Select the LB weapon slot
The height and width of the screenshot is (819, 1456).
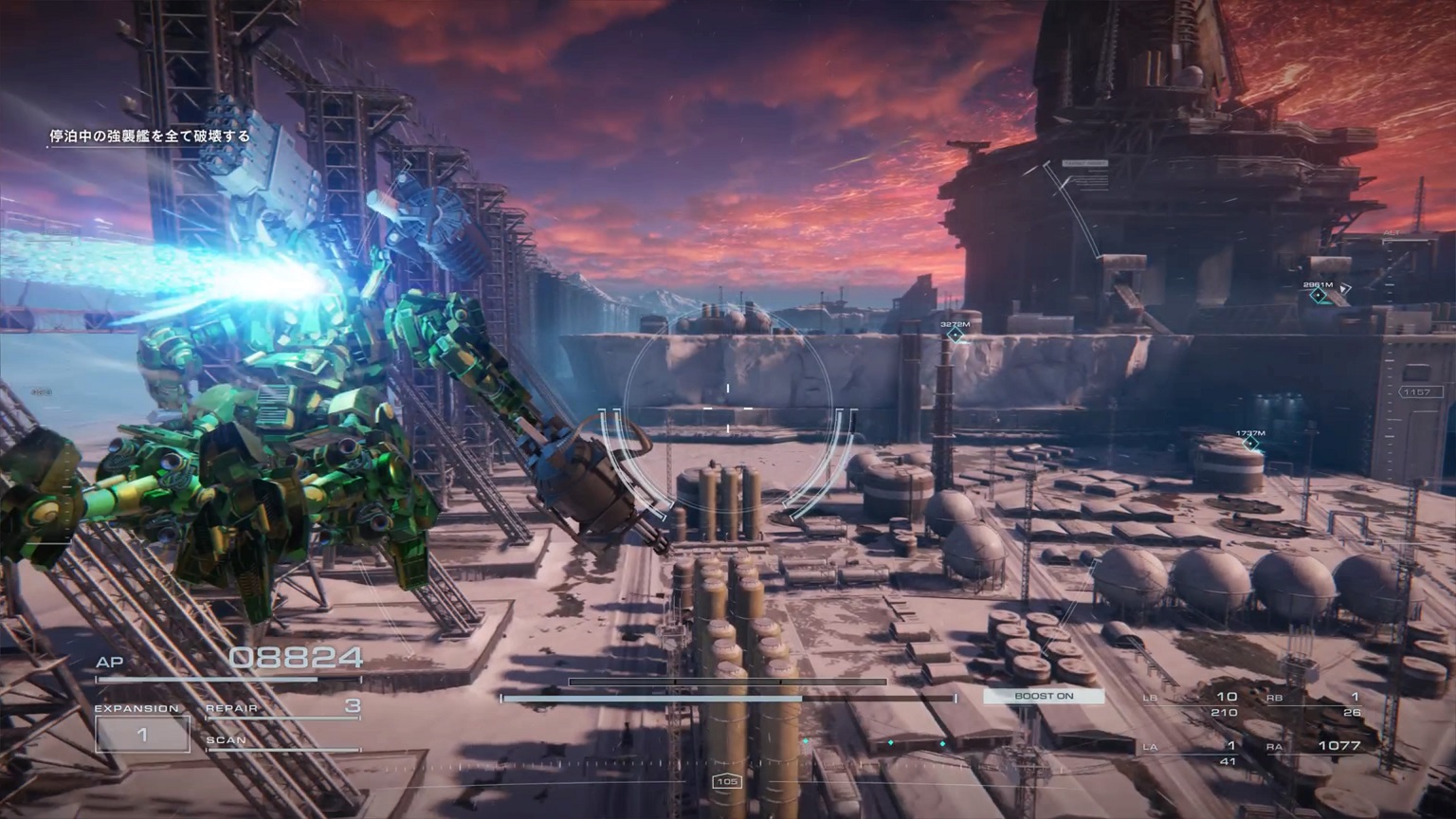pos(1191,703)
